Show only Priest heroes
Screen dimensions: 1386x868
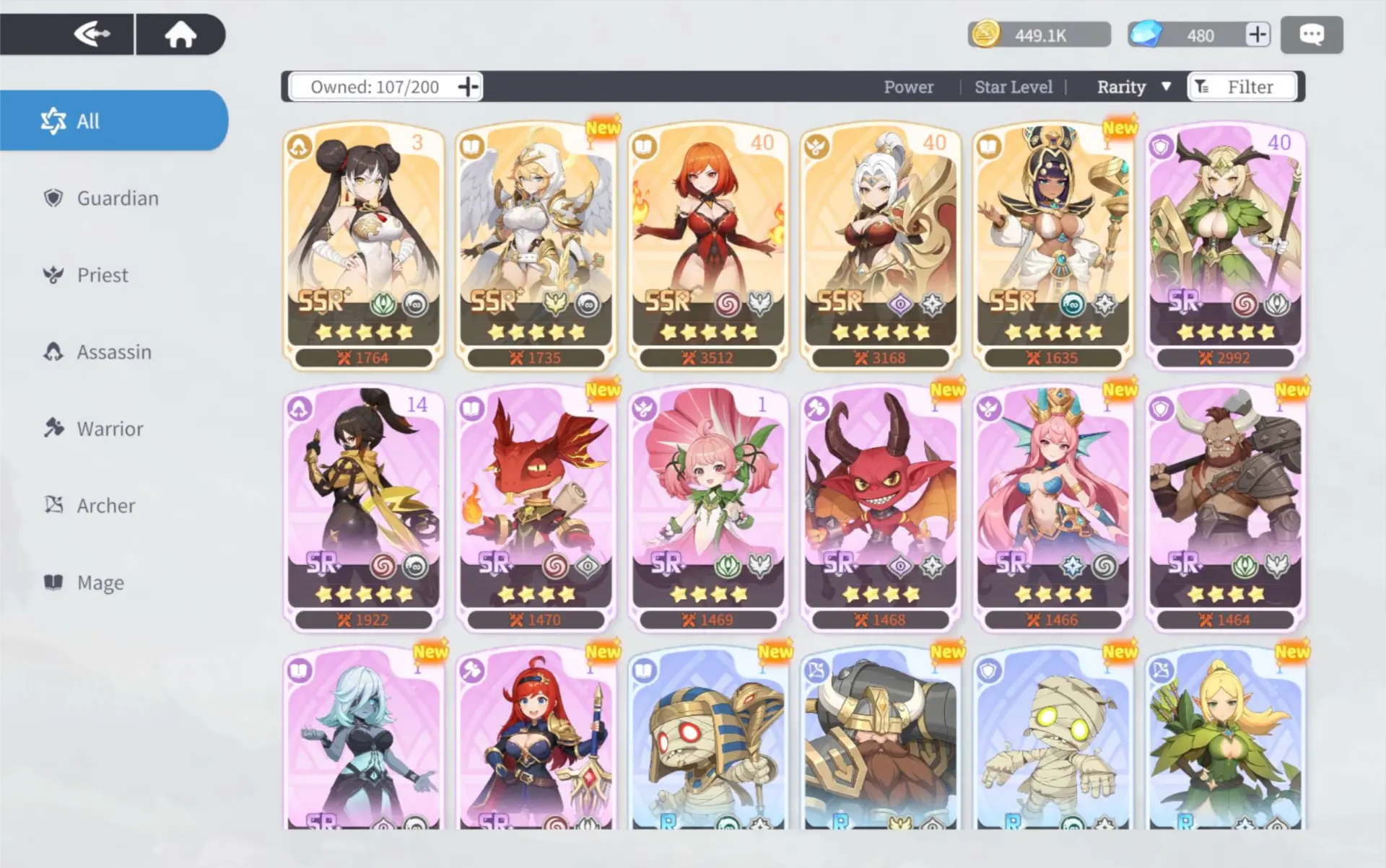pos(102,275)
